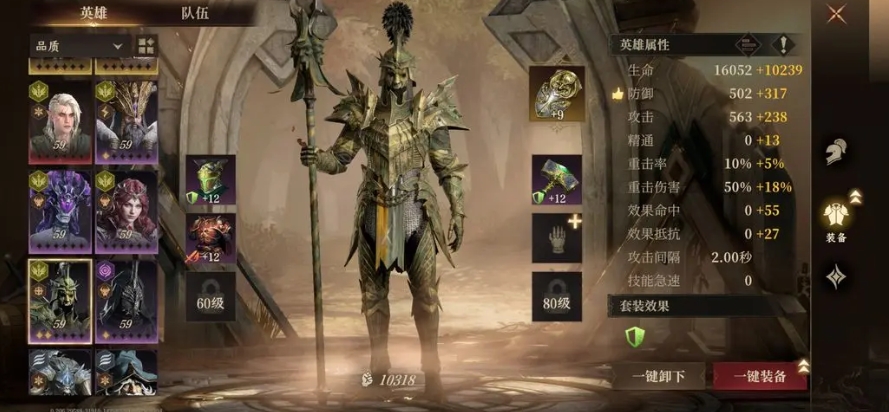The height and width of the screenshot is (412, 889).
Task: Open the four-point star side tab
Action: click(836, 276)
